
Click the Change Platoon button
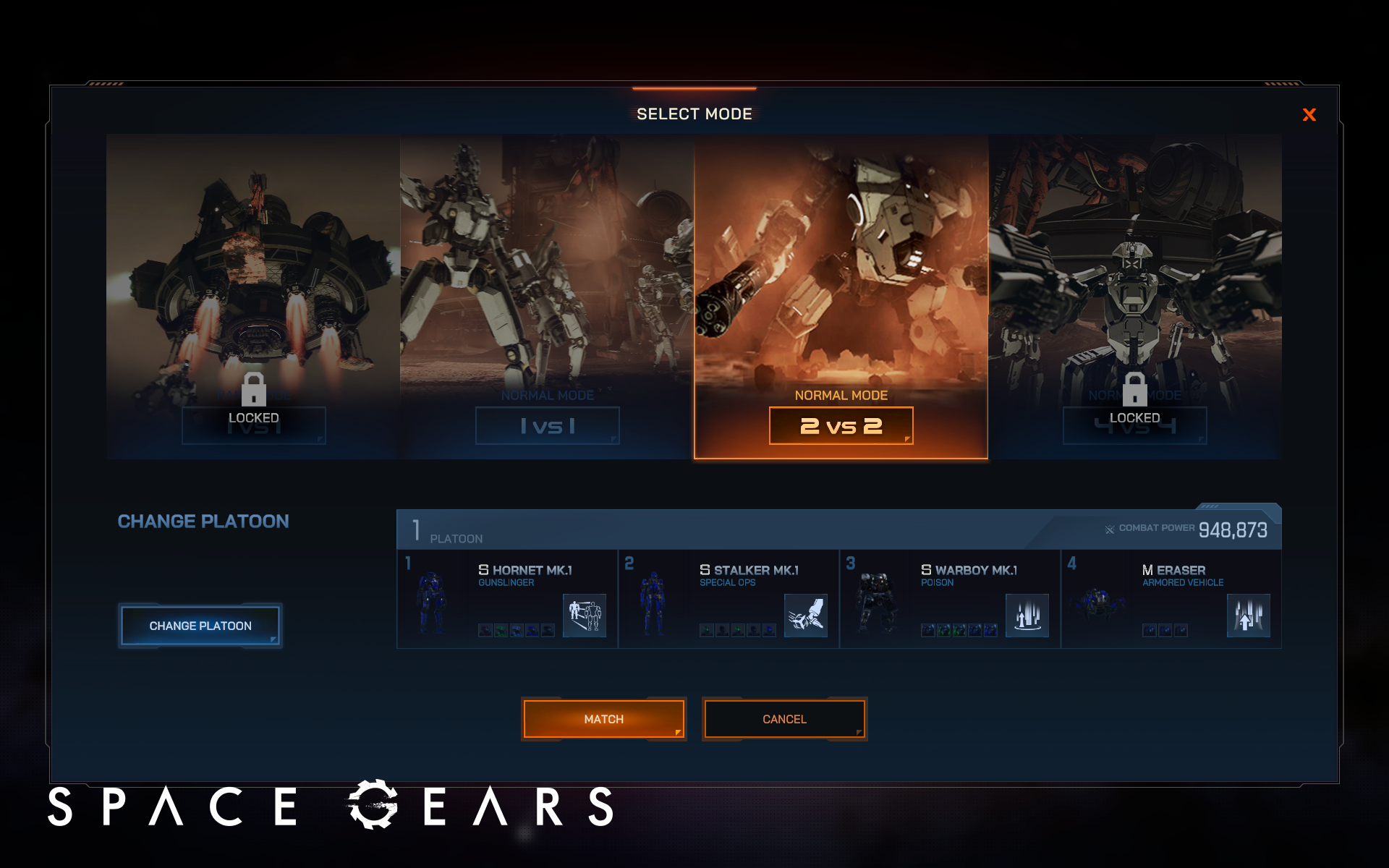tap(200, 626)
